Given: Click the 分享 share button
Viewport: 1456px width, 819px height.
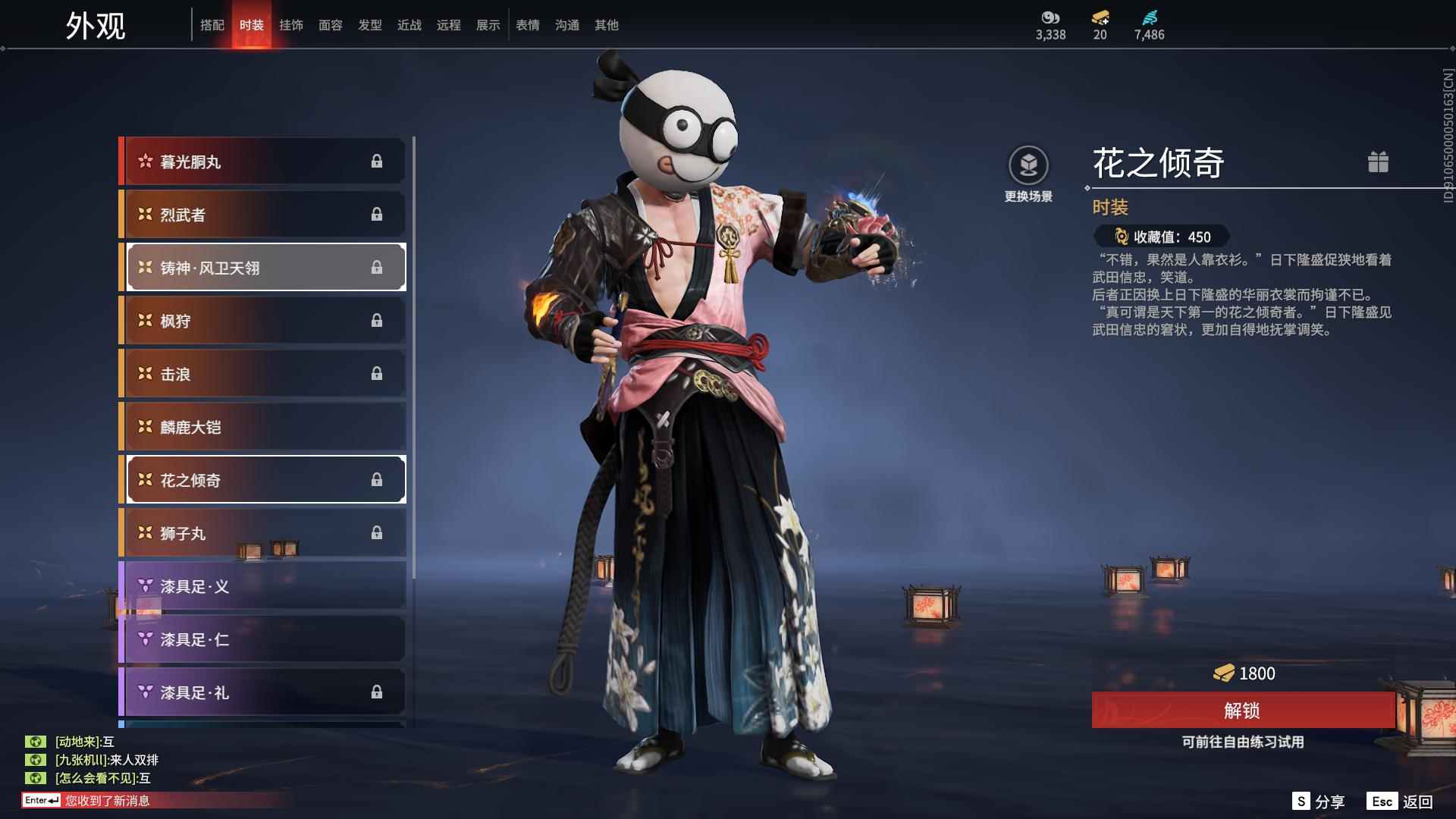Looking at the screenshot, I should point(1319,802).
